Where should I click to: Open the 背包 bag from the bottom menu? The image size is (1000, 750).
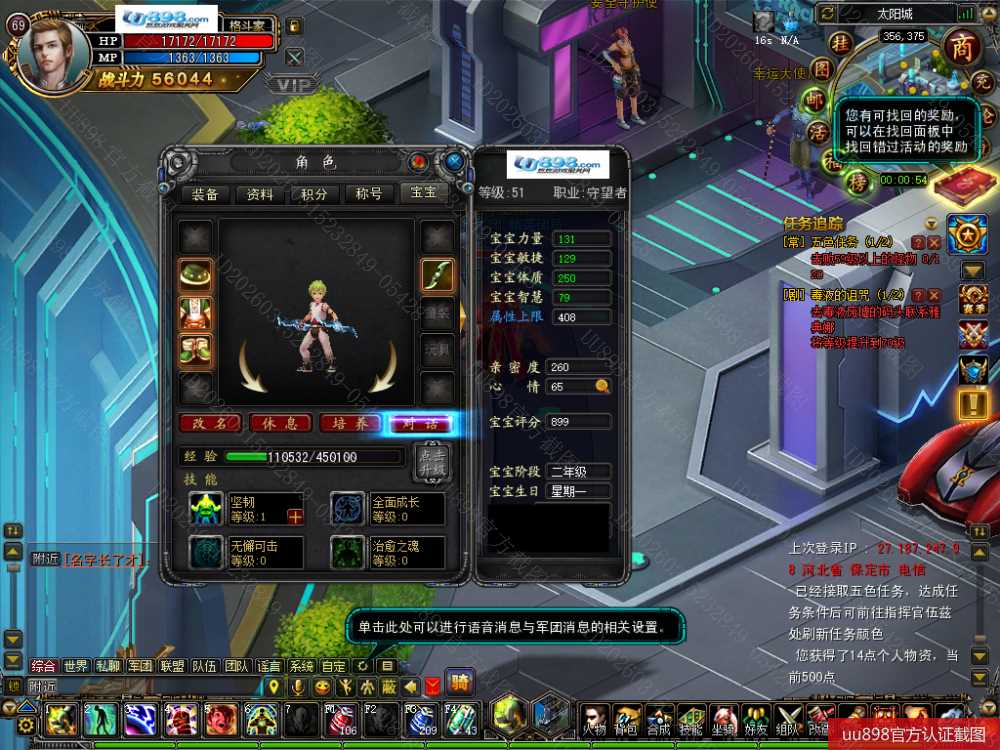tap(626, 718)
